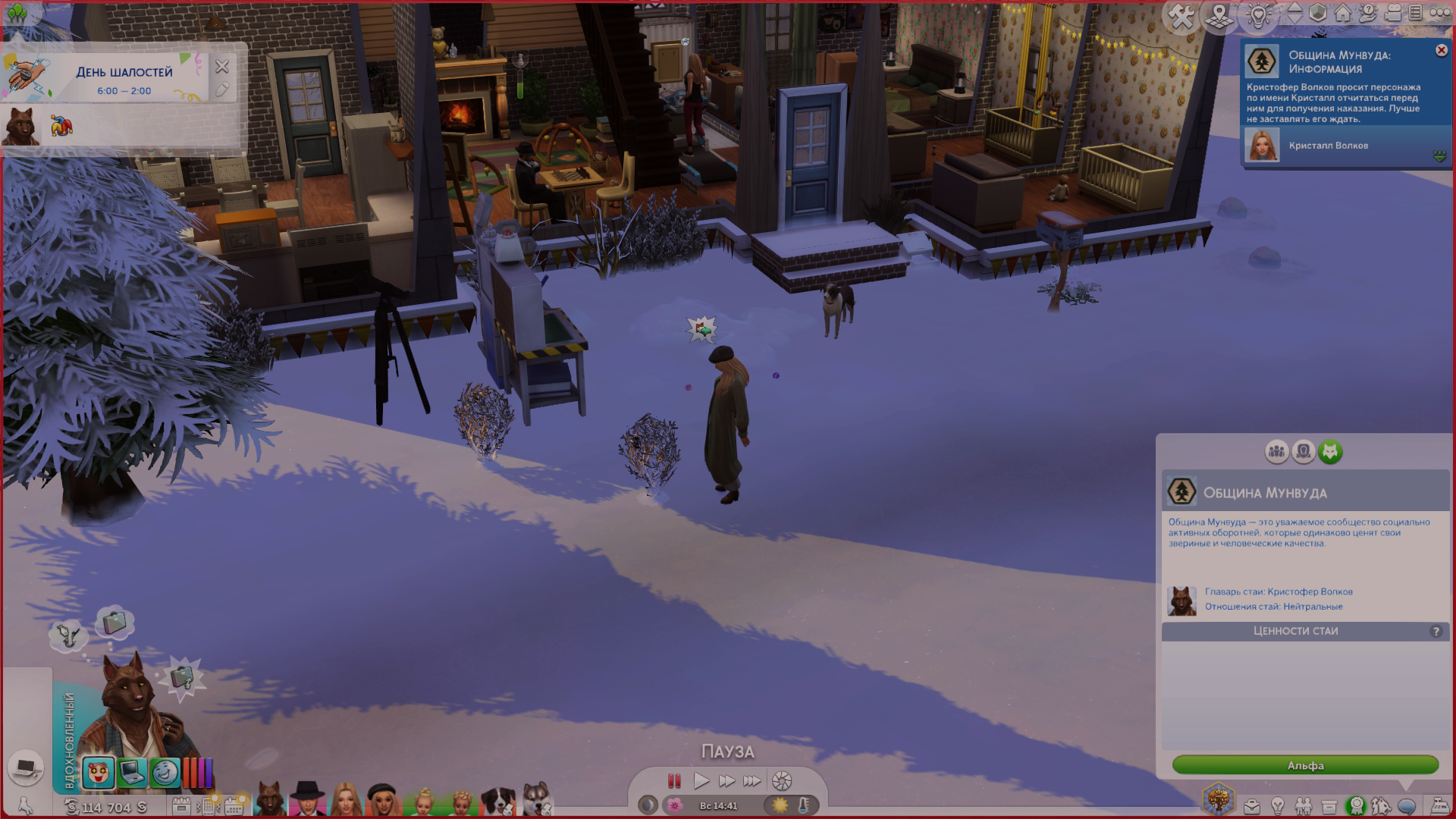Switch to the werewolf pack tab
This screenshot has height=819, width=1456.
coord(1330,452)
